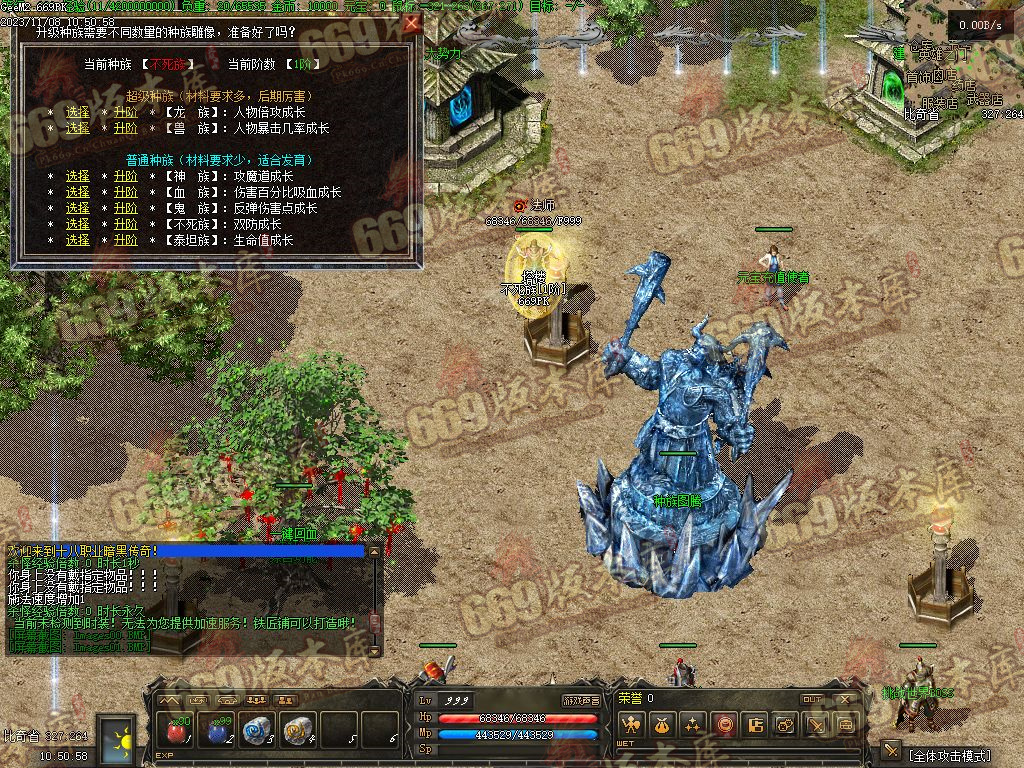Use the red potion in slot 1
Image resolution: width=1024 pixels, height=768 pixels.
176,731
